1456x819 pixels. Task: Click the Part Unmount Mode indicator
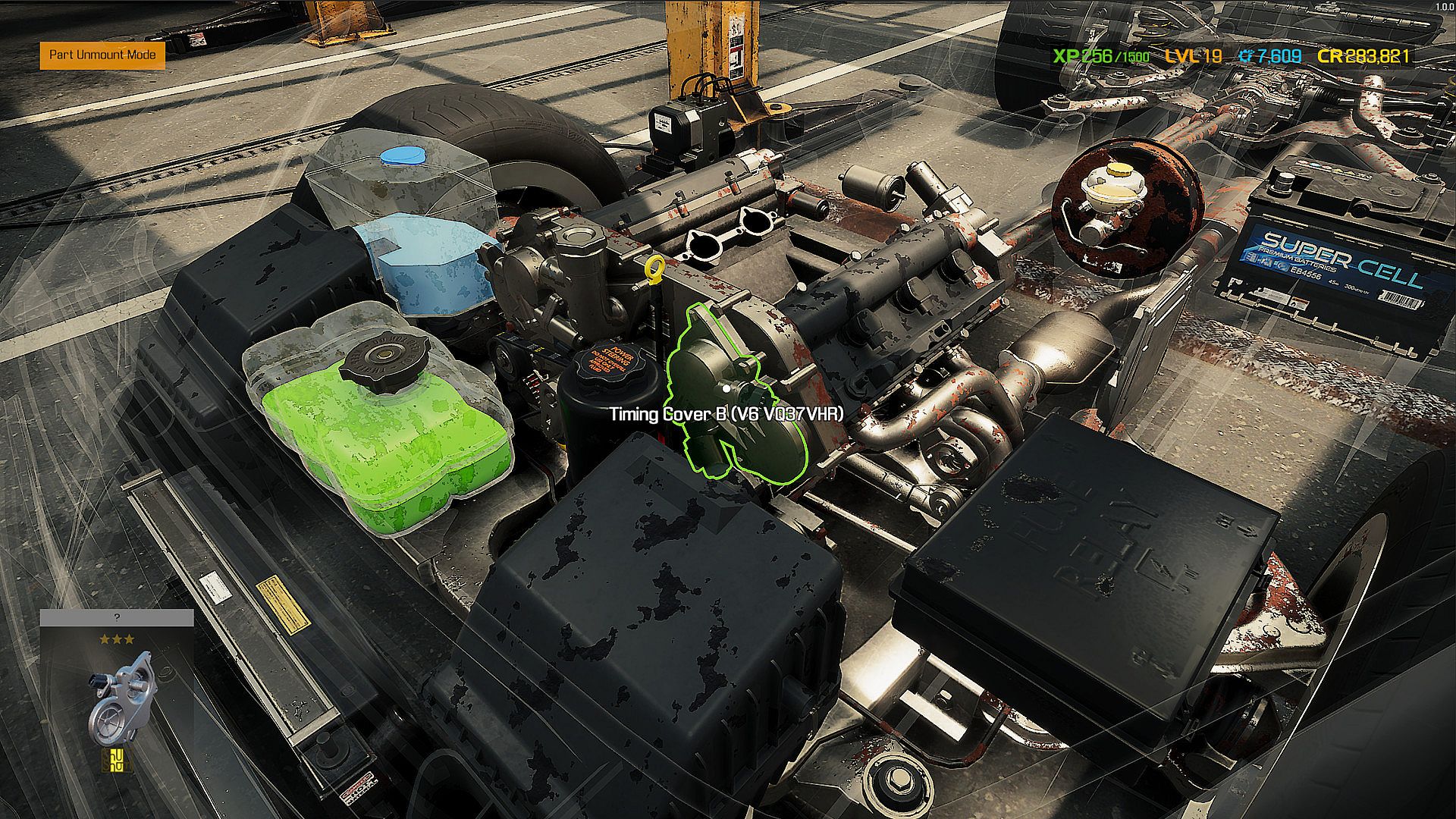tap(102, 55)
